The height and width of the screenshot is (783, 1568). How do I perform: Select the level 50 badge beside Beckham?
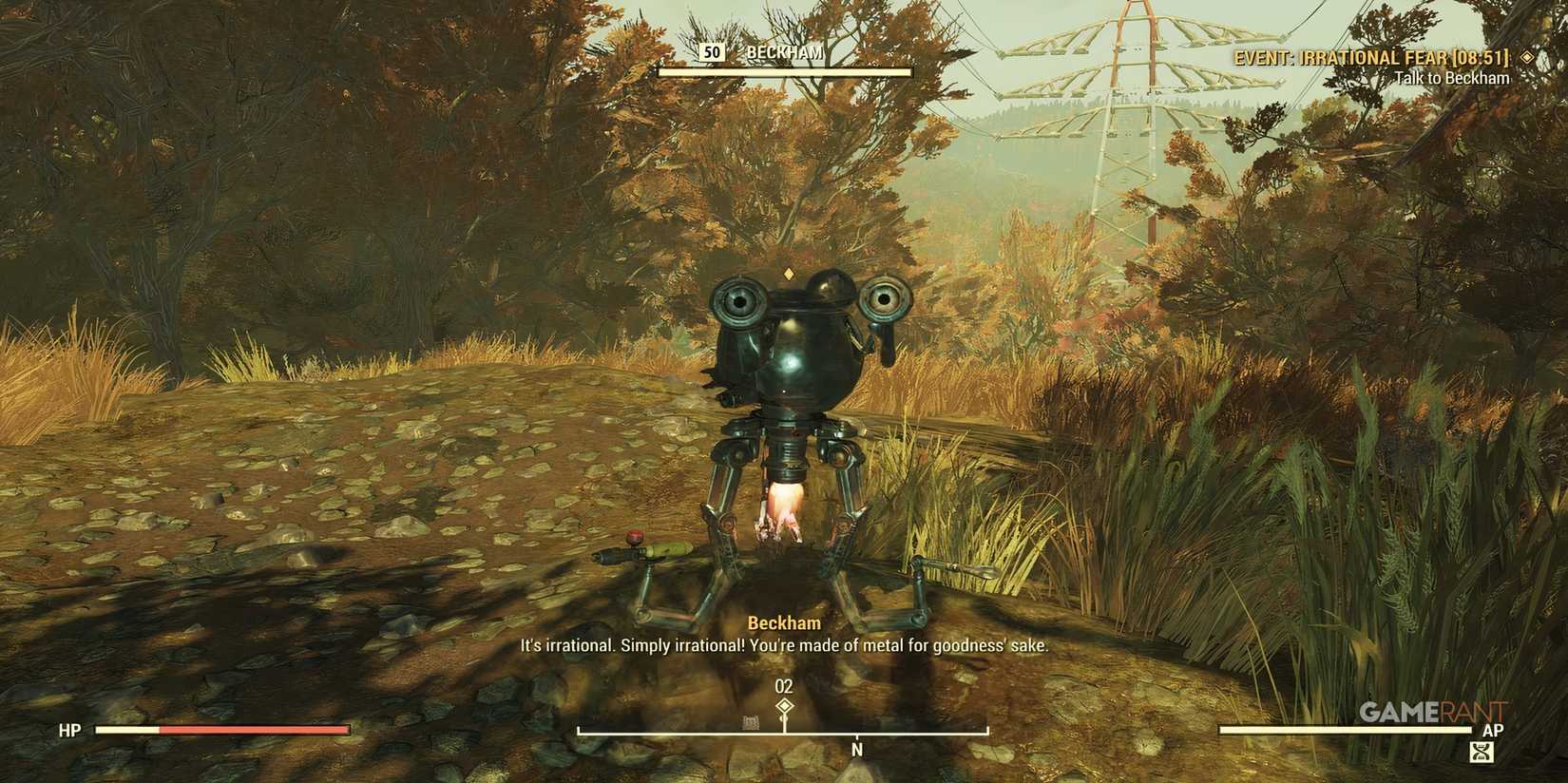(x=714, y=52)
